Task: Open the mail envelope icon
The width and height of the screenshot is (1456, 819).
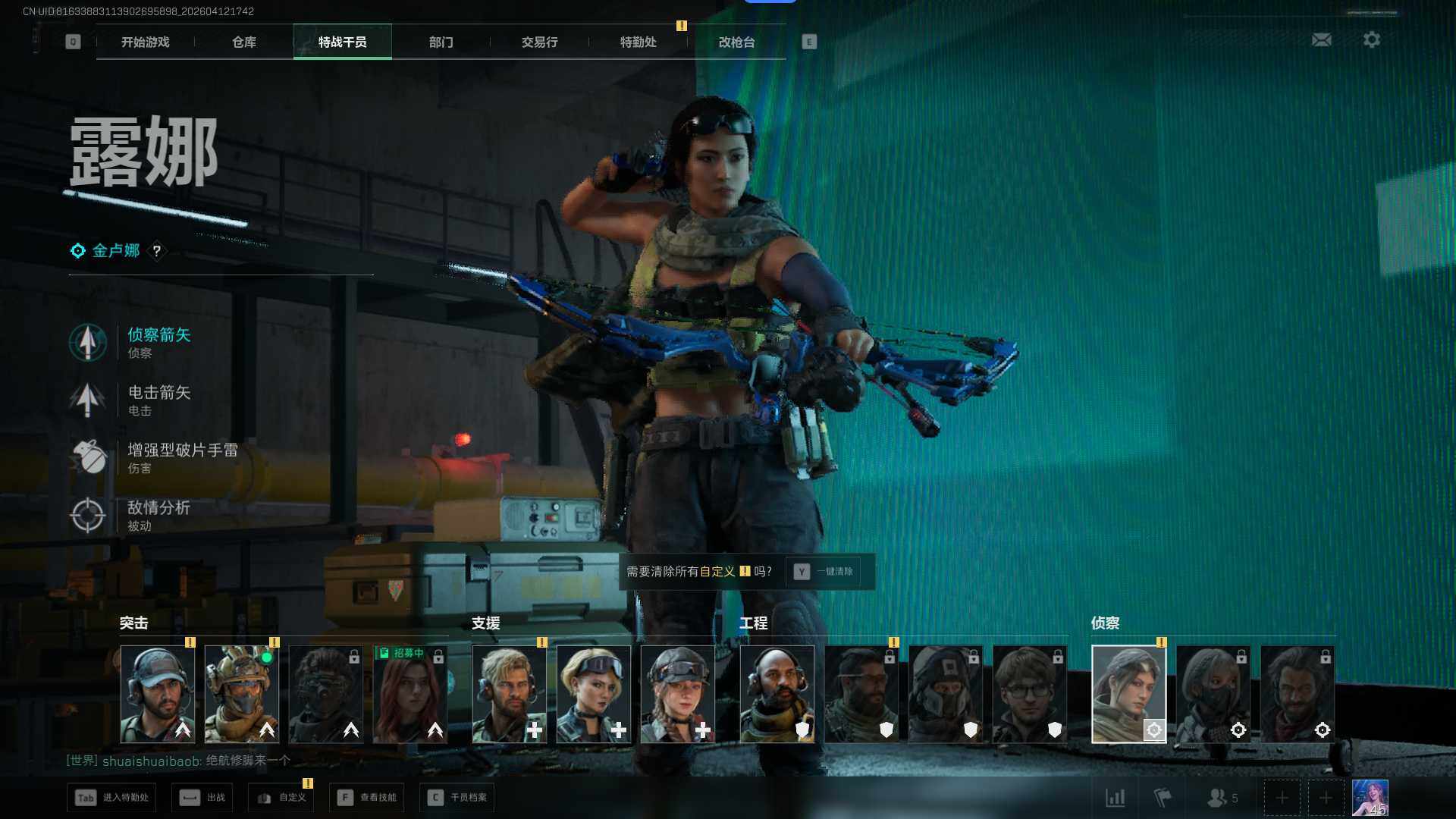Action: (x=1321, y=39)
